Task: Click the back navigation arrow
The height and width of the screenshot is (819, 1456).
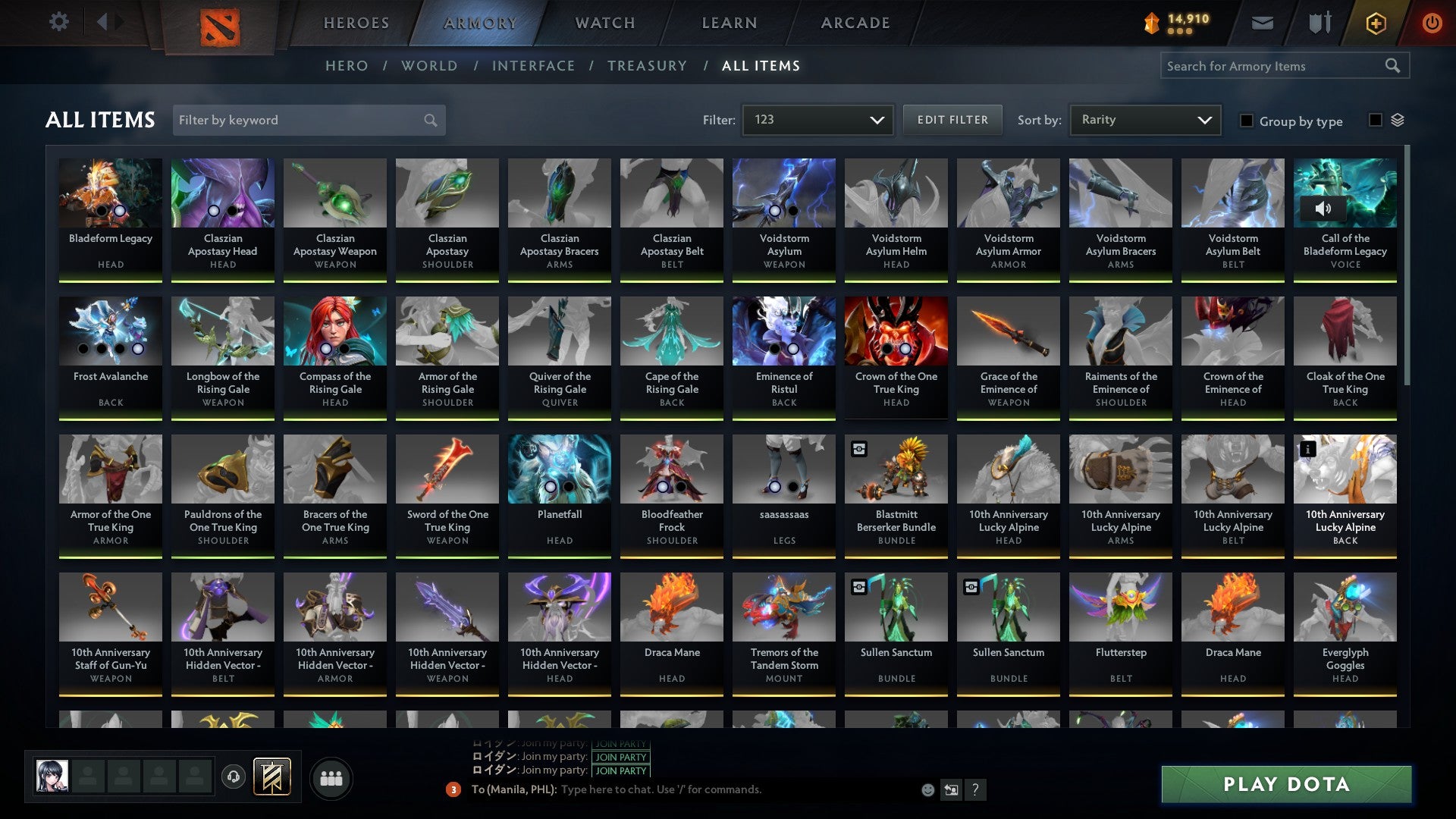Action: [104, 22]
